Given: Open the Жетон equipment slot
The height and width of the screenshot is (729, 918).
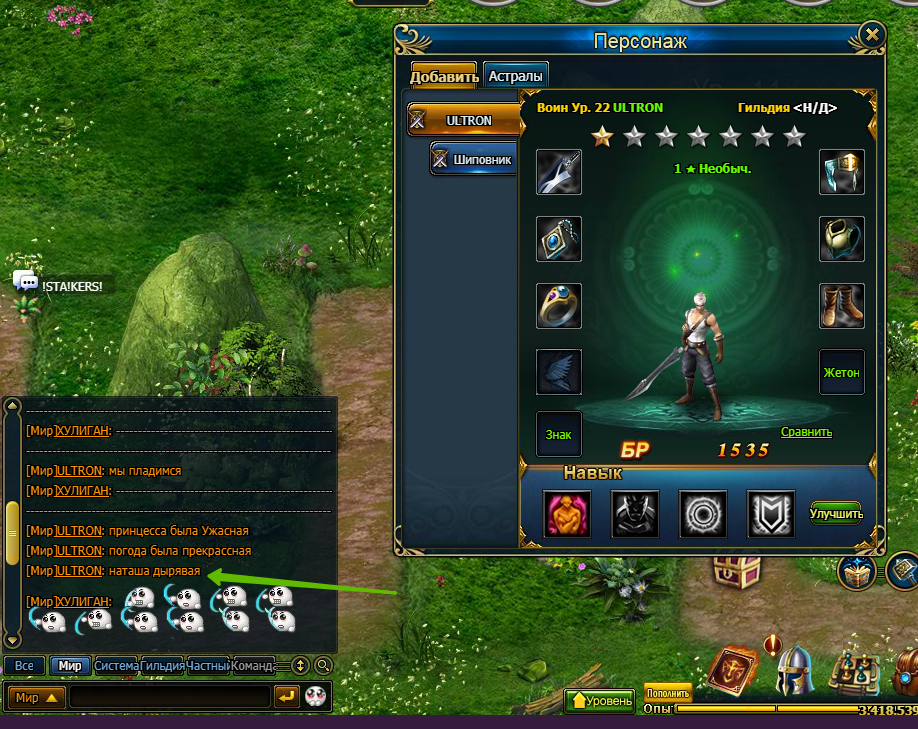Looking at the screenshot, I should click(841, 372).
